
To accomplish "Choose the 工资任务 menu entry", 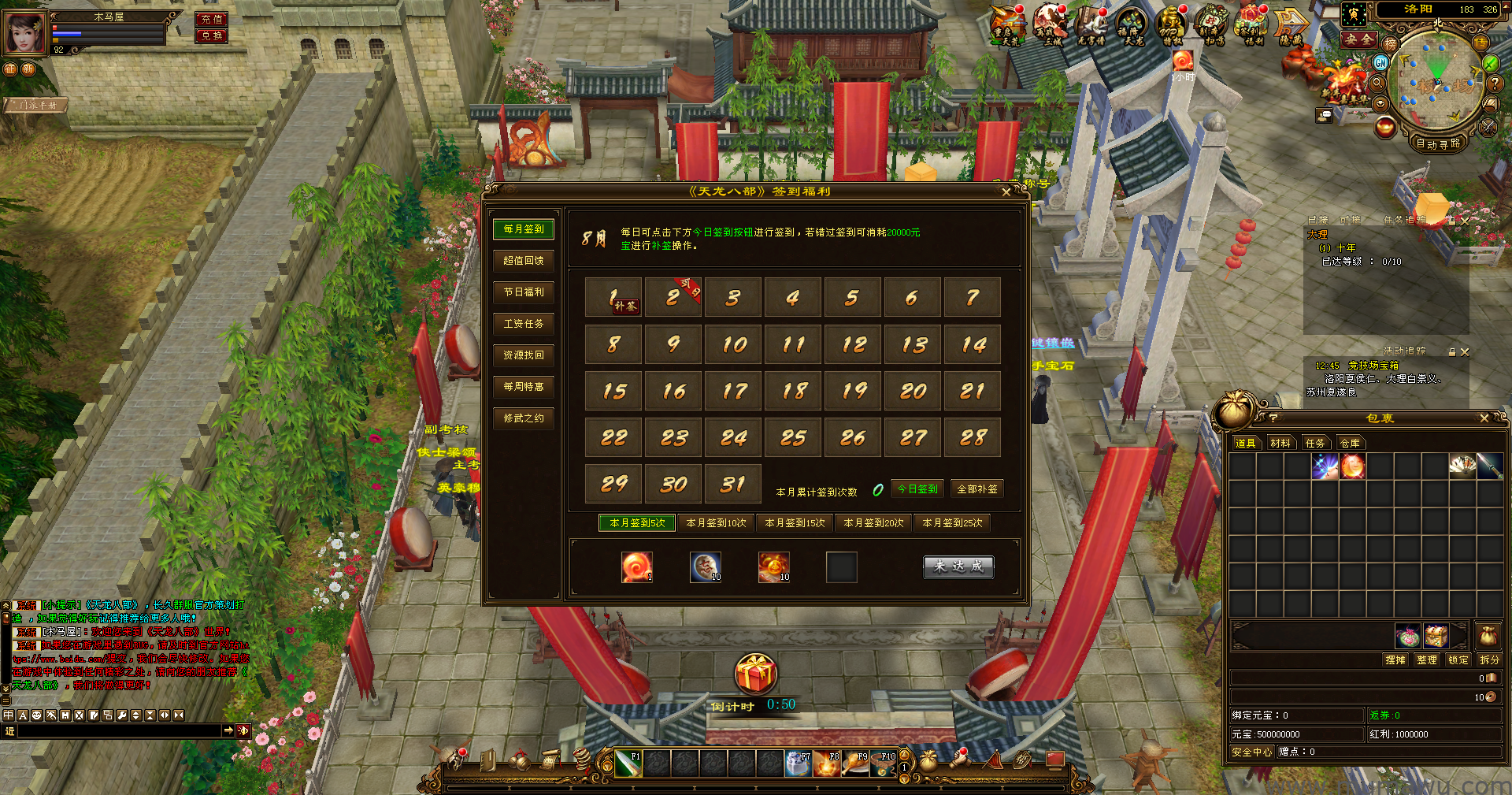I will point(524,324).
